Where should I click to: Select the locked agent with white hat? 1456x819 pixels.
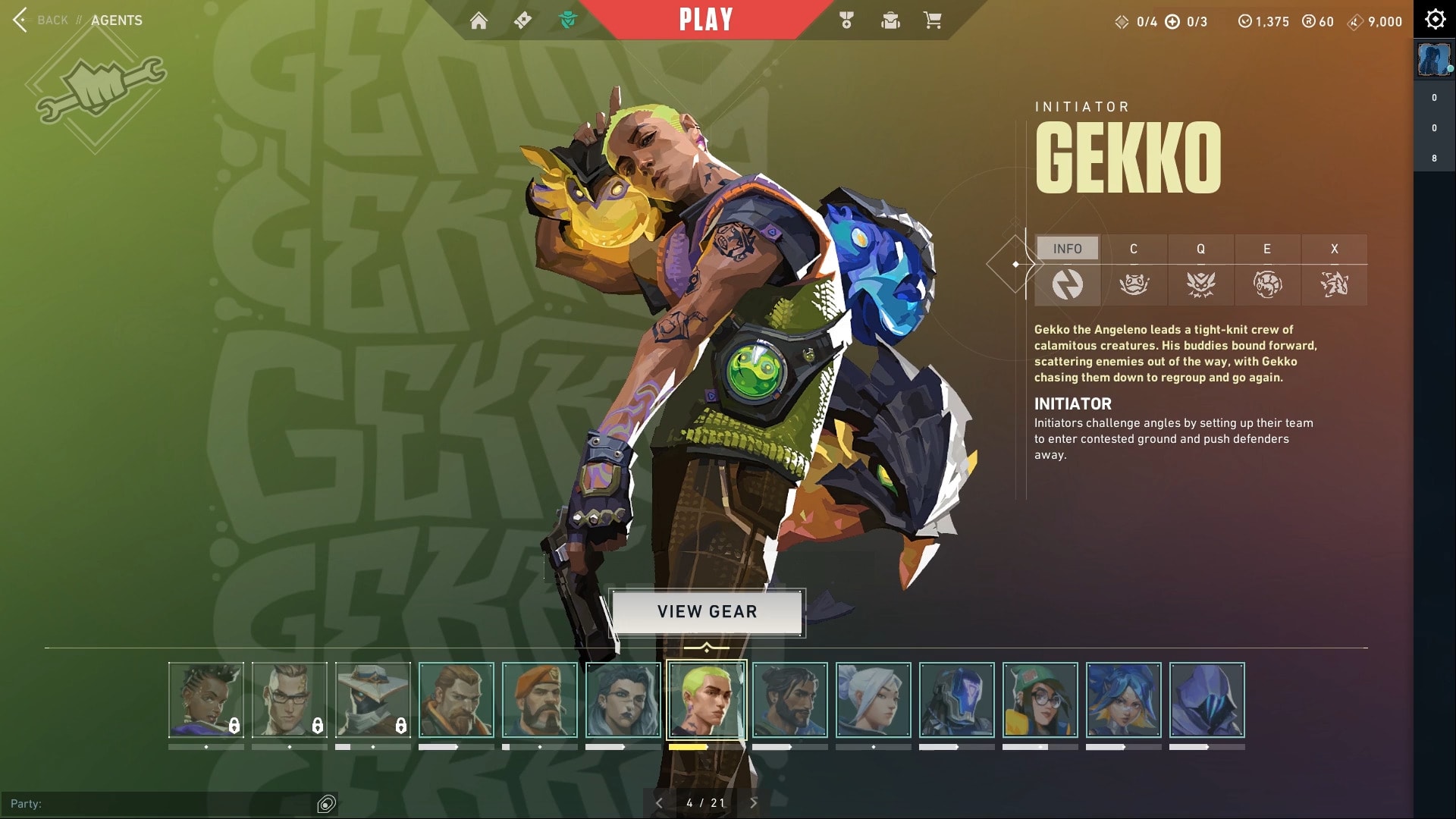(373, 700)
